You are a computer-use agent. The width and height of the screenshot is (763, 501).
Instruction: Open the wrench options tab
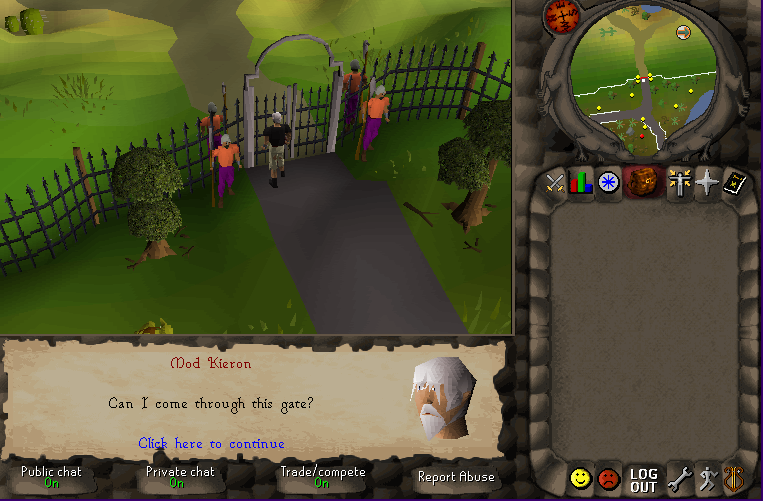(x=680, y=478)
